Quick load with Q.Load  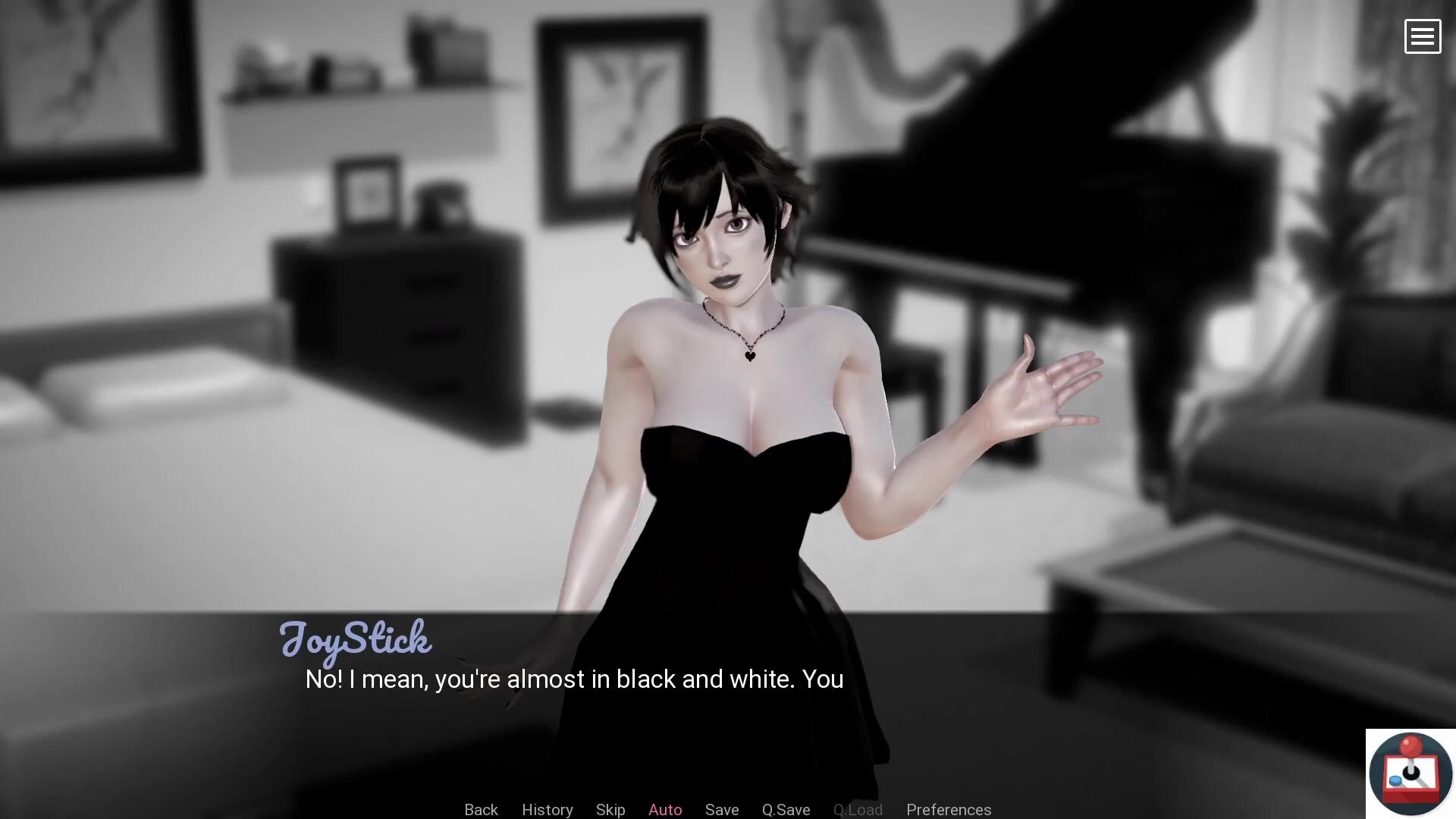pyautogui.click(x=858, y=809)
